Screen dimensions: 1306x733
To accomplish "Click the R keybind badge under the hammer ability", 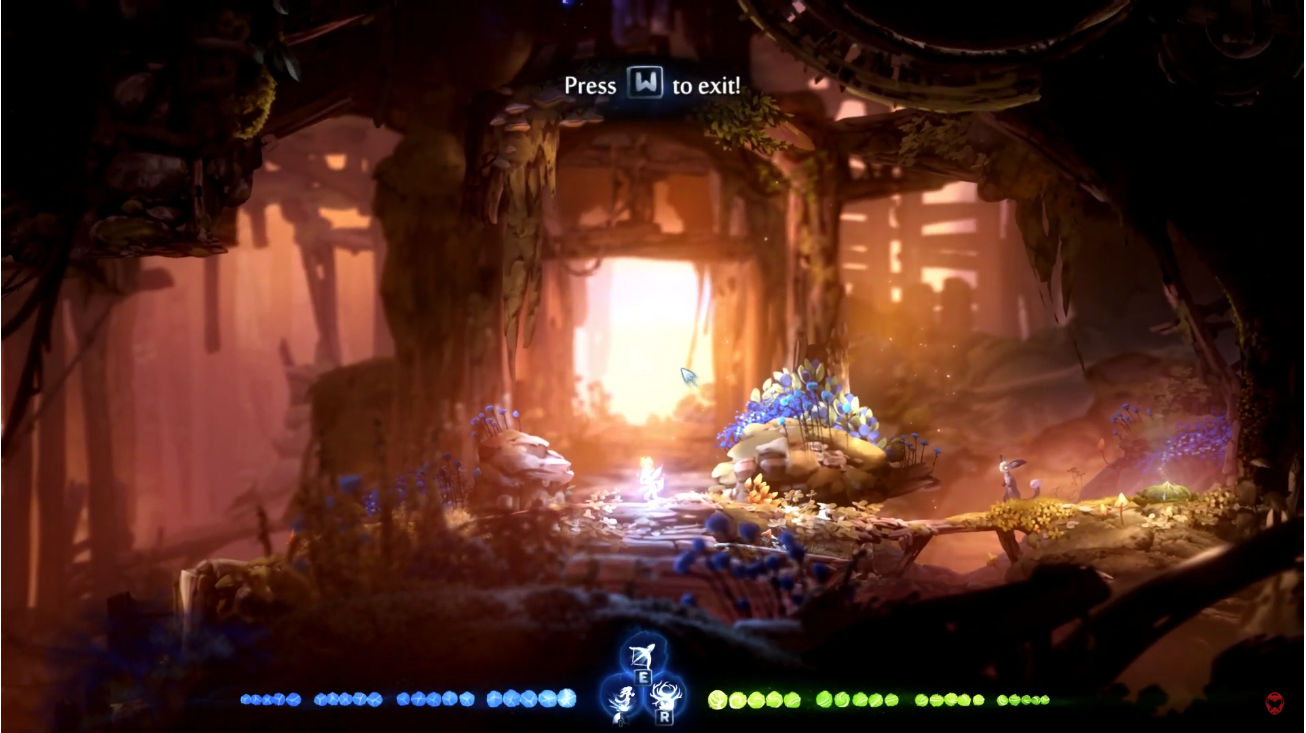I will 665,717.
